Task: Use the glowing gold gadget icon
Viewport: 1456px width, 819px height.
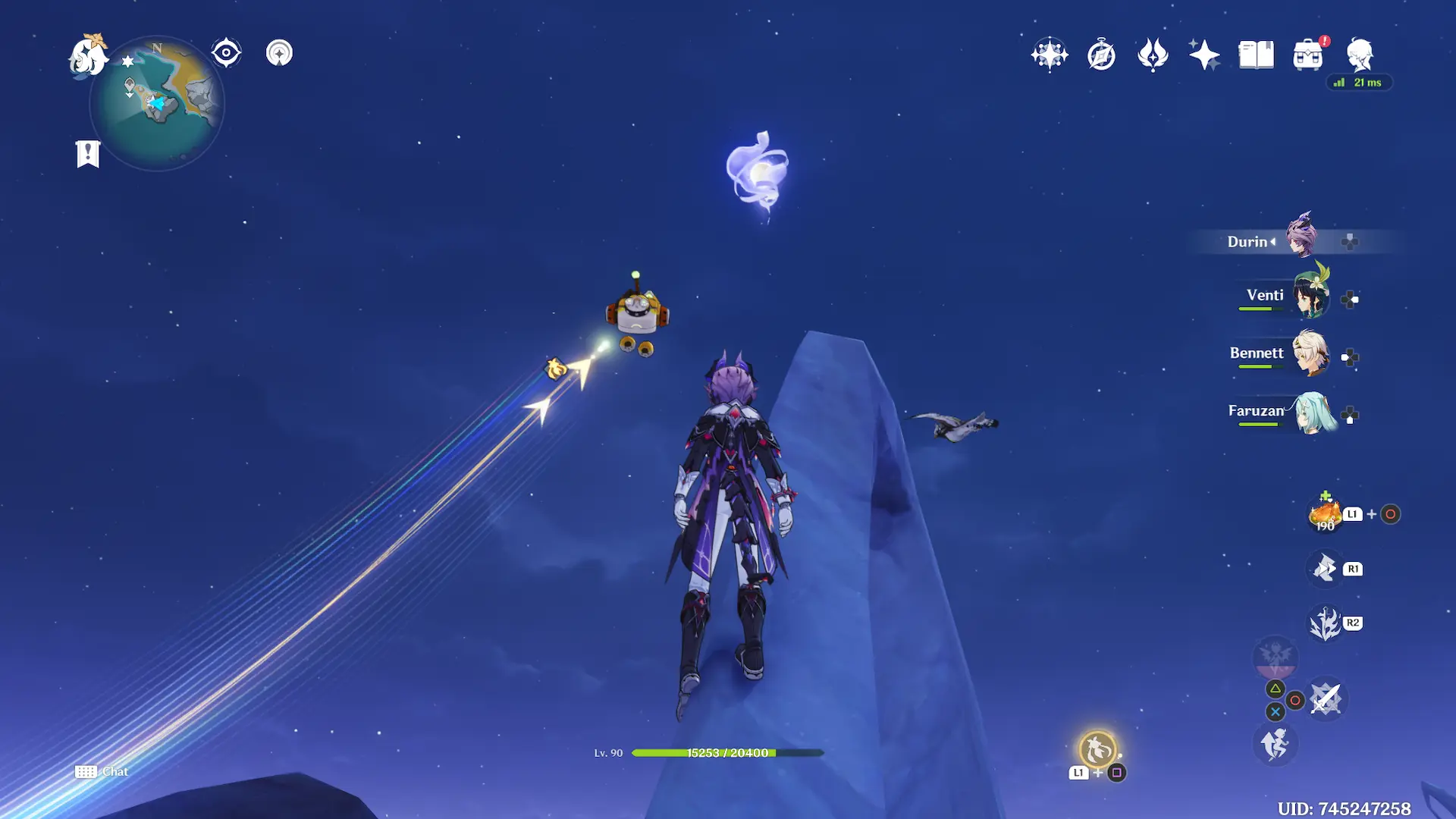Action: [1097, 750]
